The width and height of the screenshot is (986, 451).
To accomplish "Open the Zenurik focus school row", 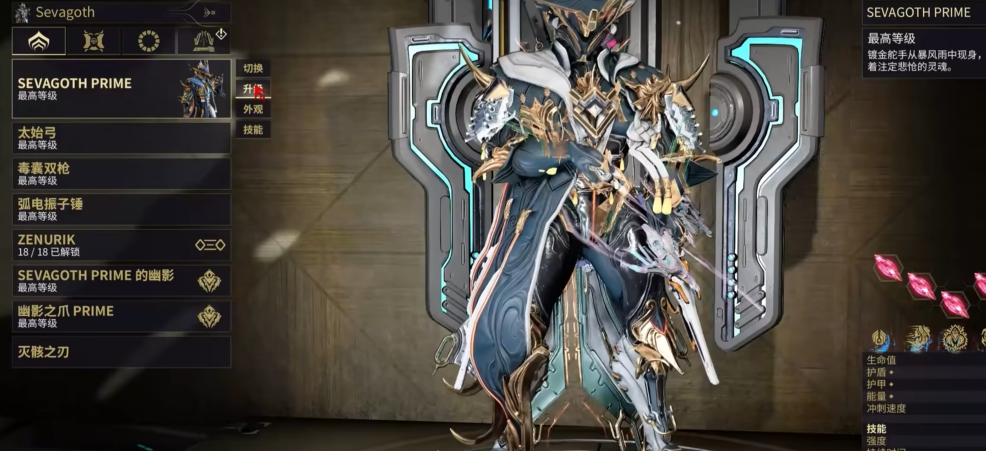I will [x=121, y=245].
